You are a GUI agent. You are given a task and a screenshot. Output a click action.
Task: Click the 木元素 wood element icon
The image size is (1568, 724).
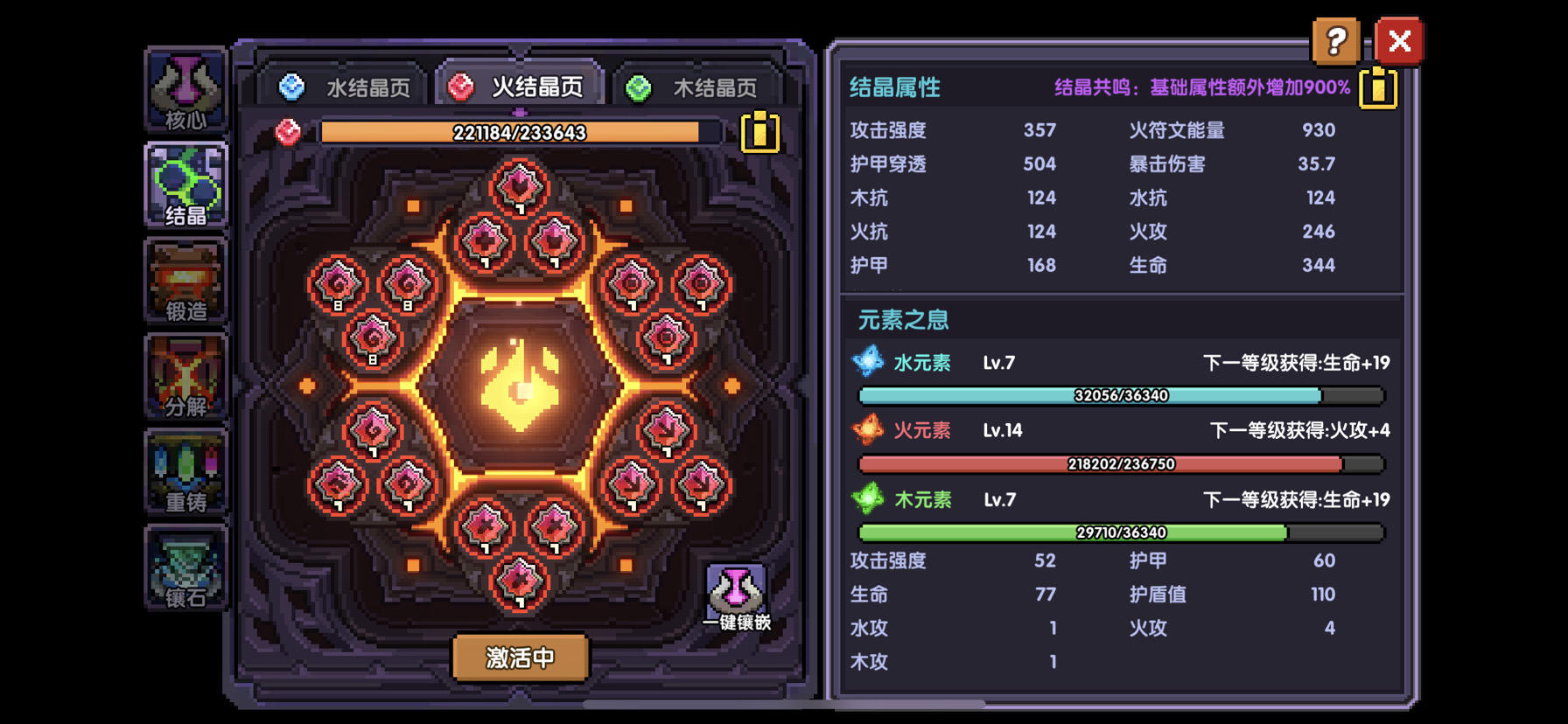coord(867,499)
